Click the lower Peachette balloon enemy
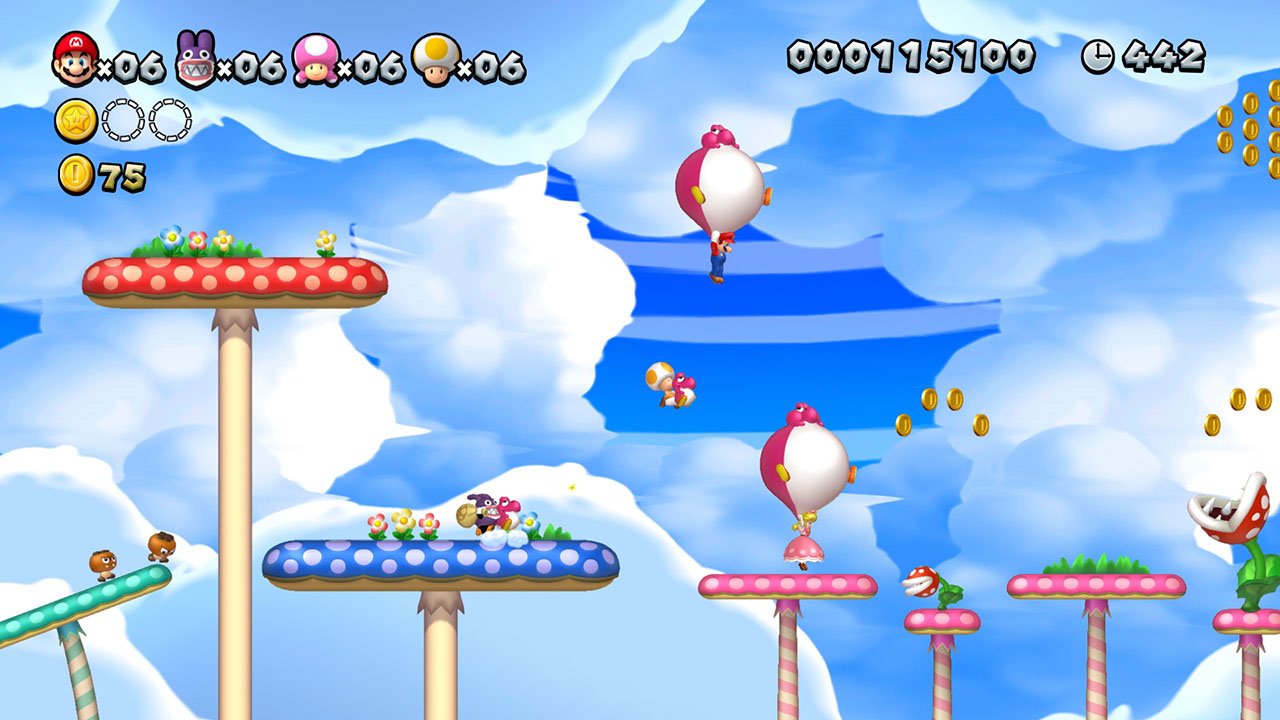1280x720 pixels. (x=810, y=460)
